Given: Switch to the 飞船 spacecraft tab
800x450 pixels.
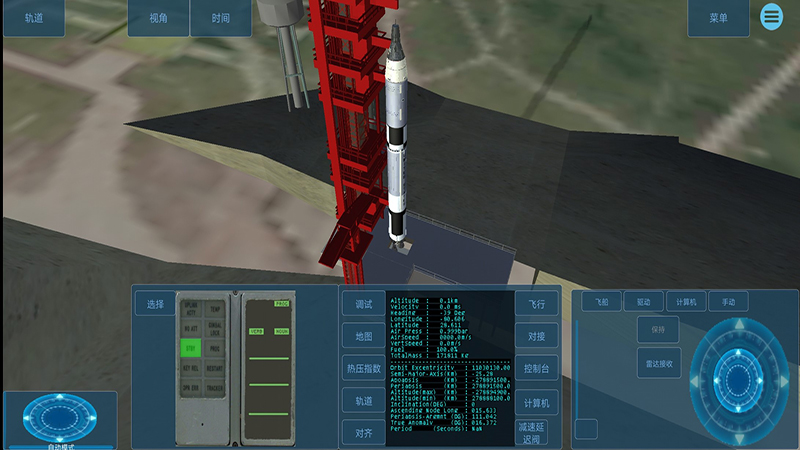Looking at the screenshot, I should click(x=601, y=301).
